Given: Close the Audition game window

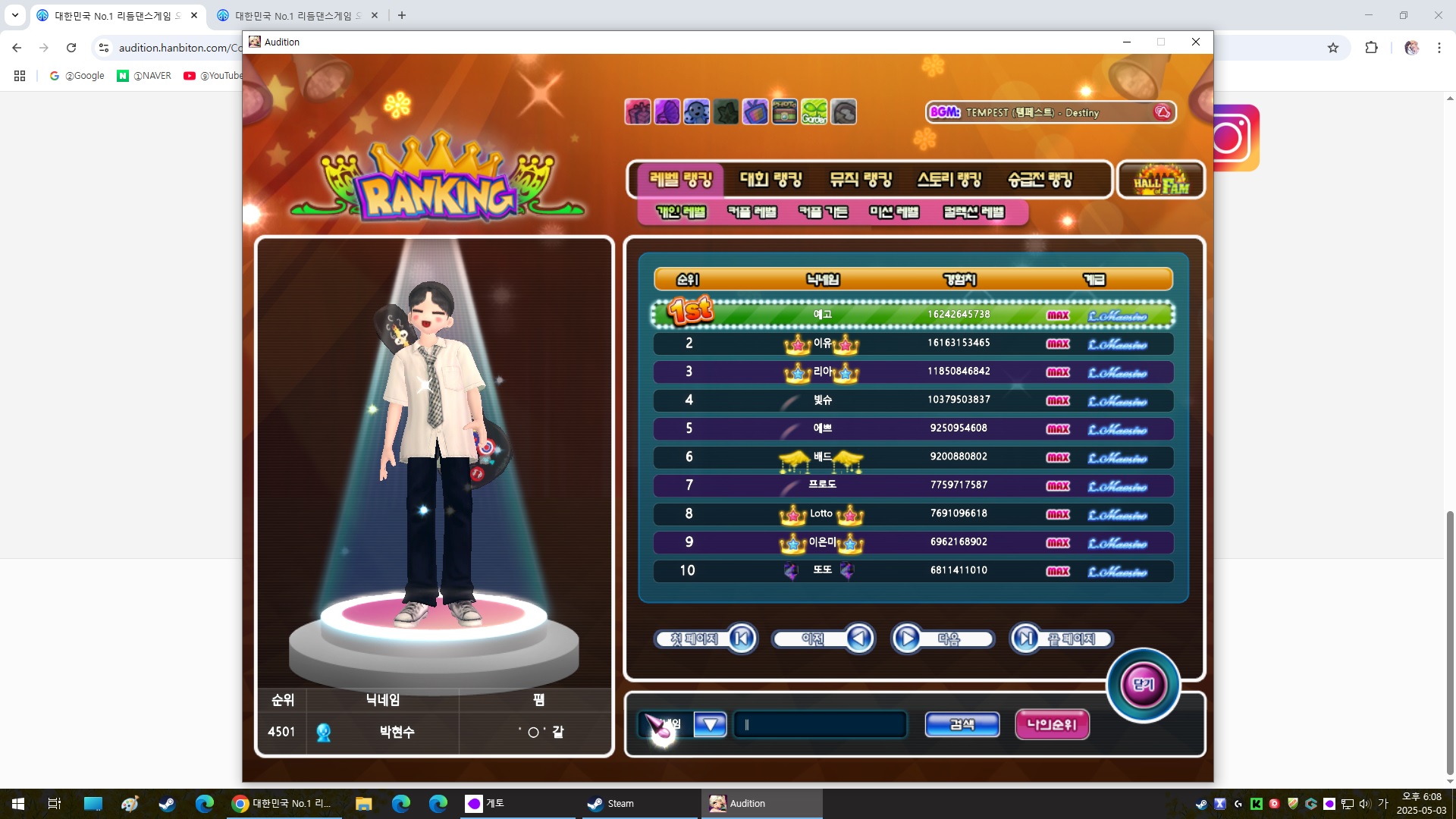Looking at the screenshot, I should [x=1196, y=42].
